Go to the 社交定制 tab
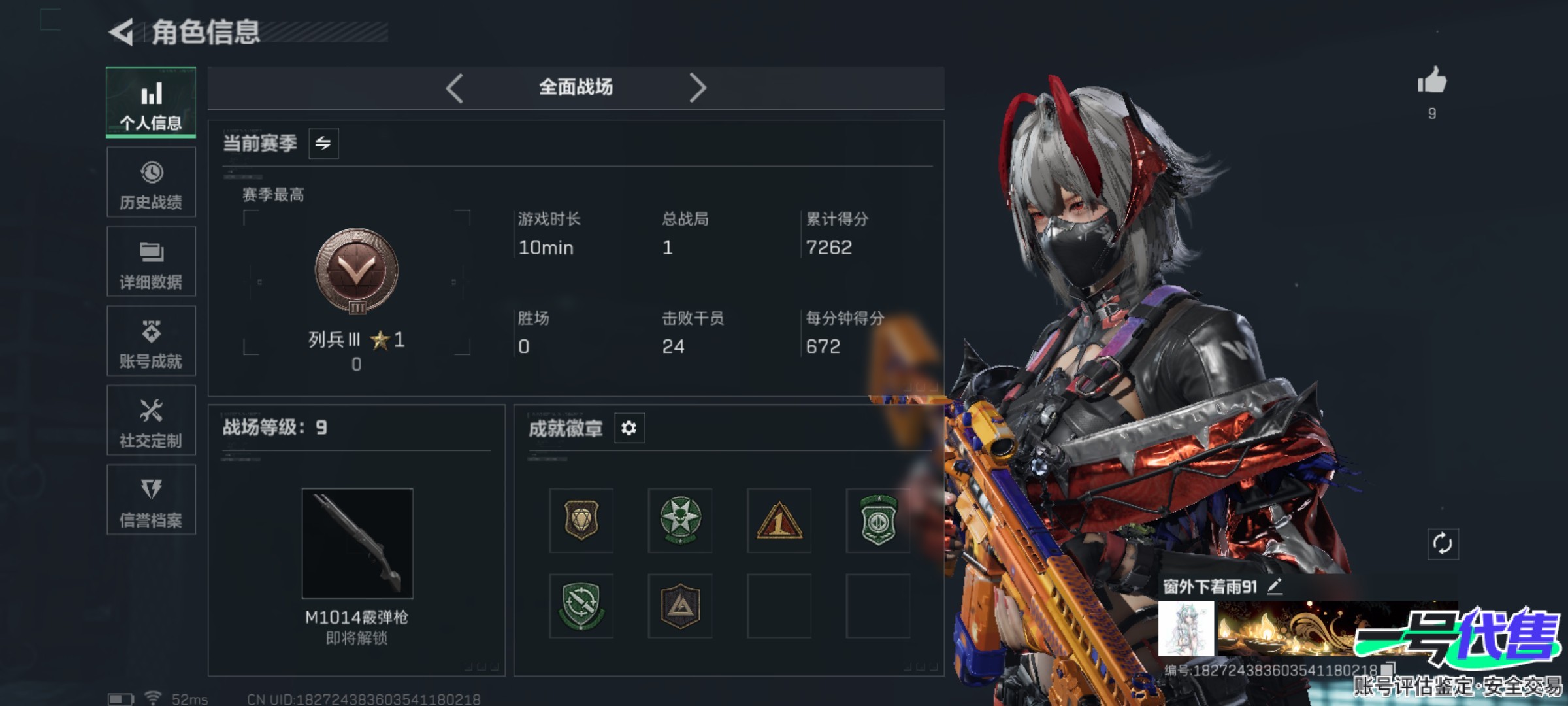This screenshot has height=706, width=1568. (151, 420)
